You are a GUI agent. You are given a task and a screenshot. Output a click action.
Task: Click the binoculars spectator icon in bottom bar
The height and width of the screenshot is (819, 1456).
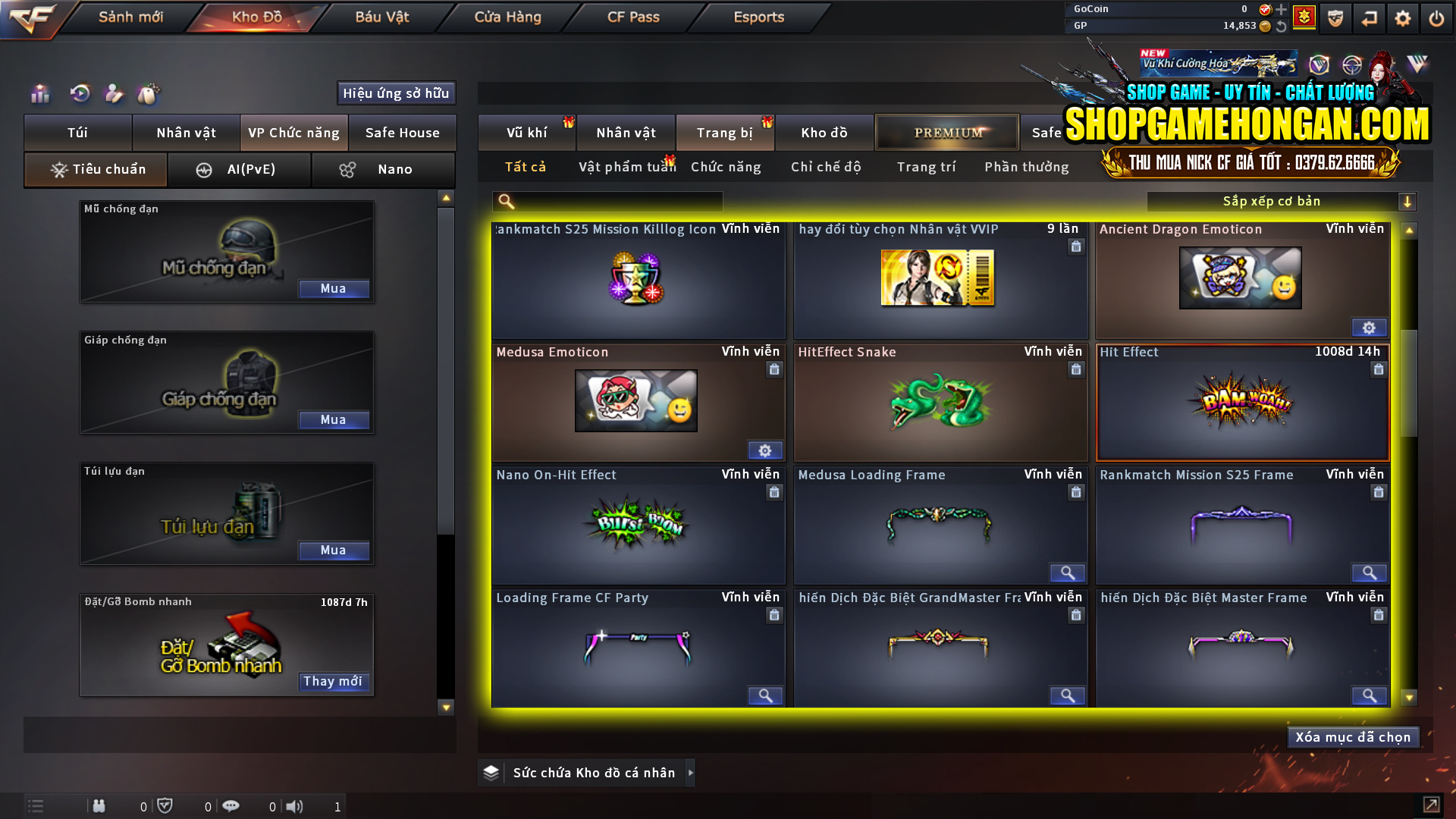pyautogui.click(x=99, y=806)
